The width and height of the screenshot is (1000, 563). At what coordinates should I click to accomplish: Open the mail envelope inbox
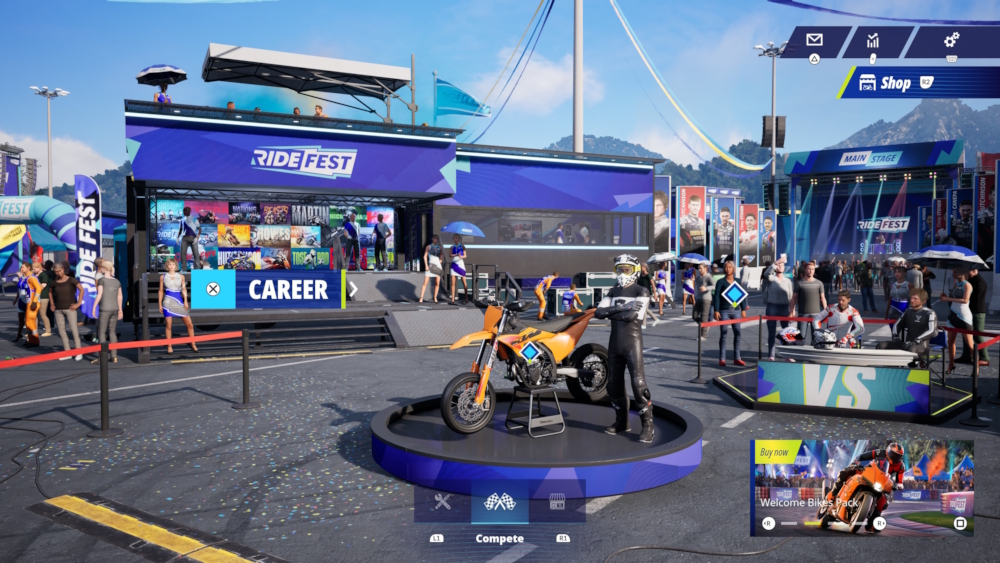click(814, 41)
